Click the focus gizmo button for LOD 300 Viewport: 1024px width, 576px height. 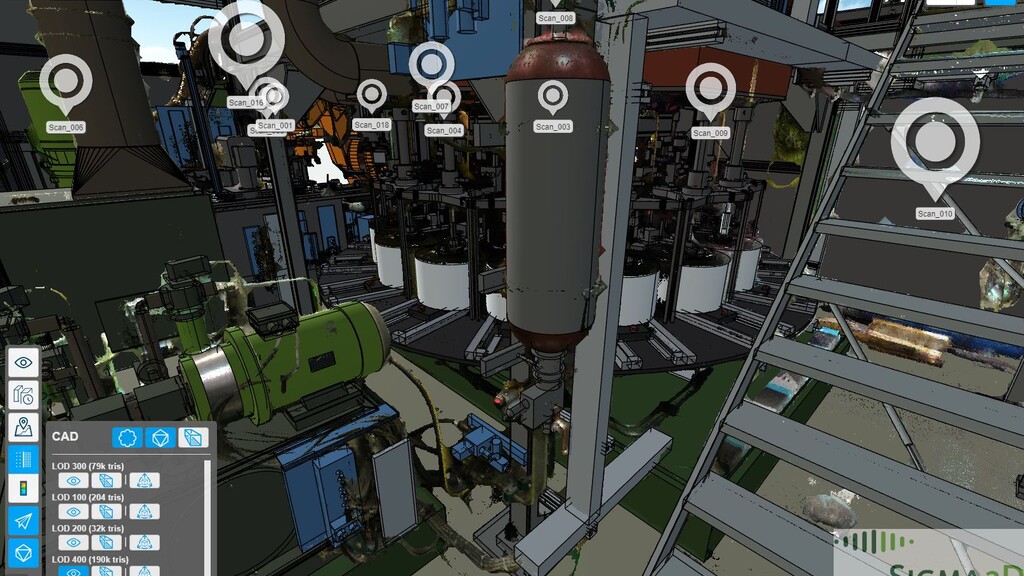coord(144,481)
